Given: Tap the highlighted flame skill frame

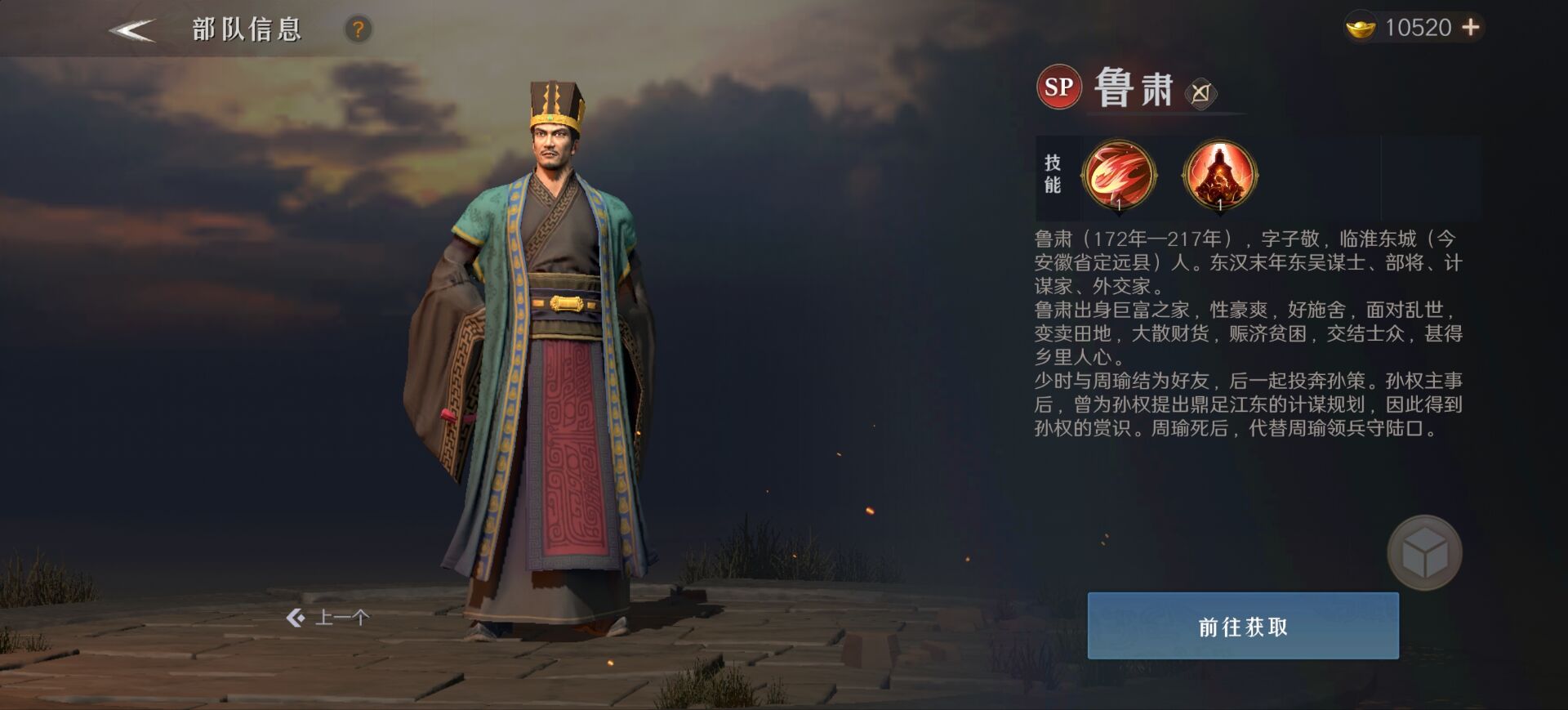Looking at the screenshot, I should pyautogui.click(x=1118, y=174).
